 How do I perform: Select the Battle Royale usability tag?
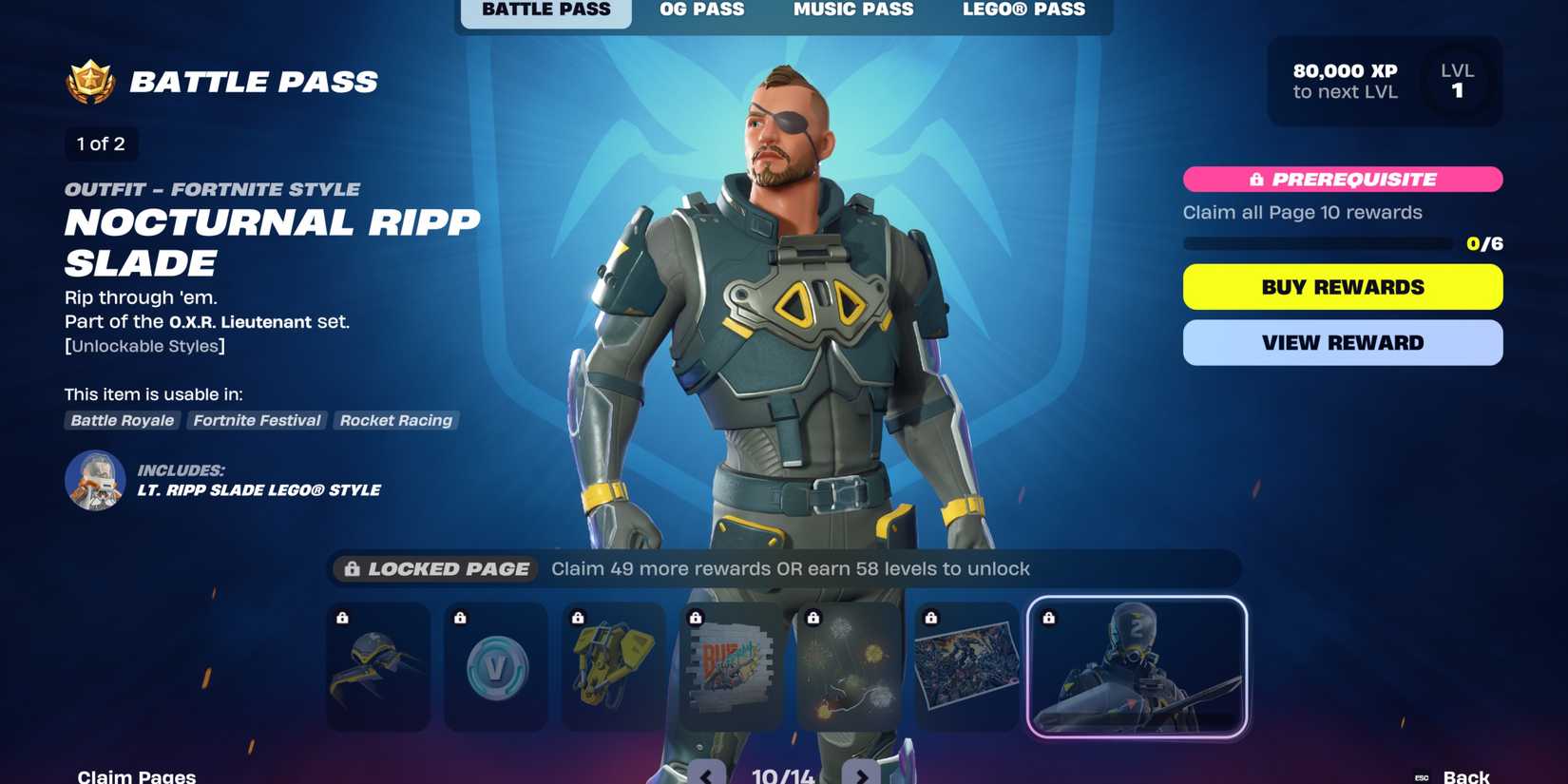click(121, 420)
